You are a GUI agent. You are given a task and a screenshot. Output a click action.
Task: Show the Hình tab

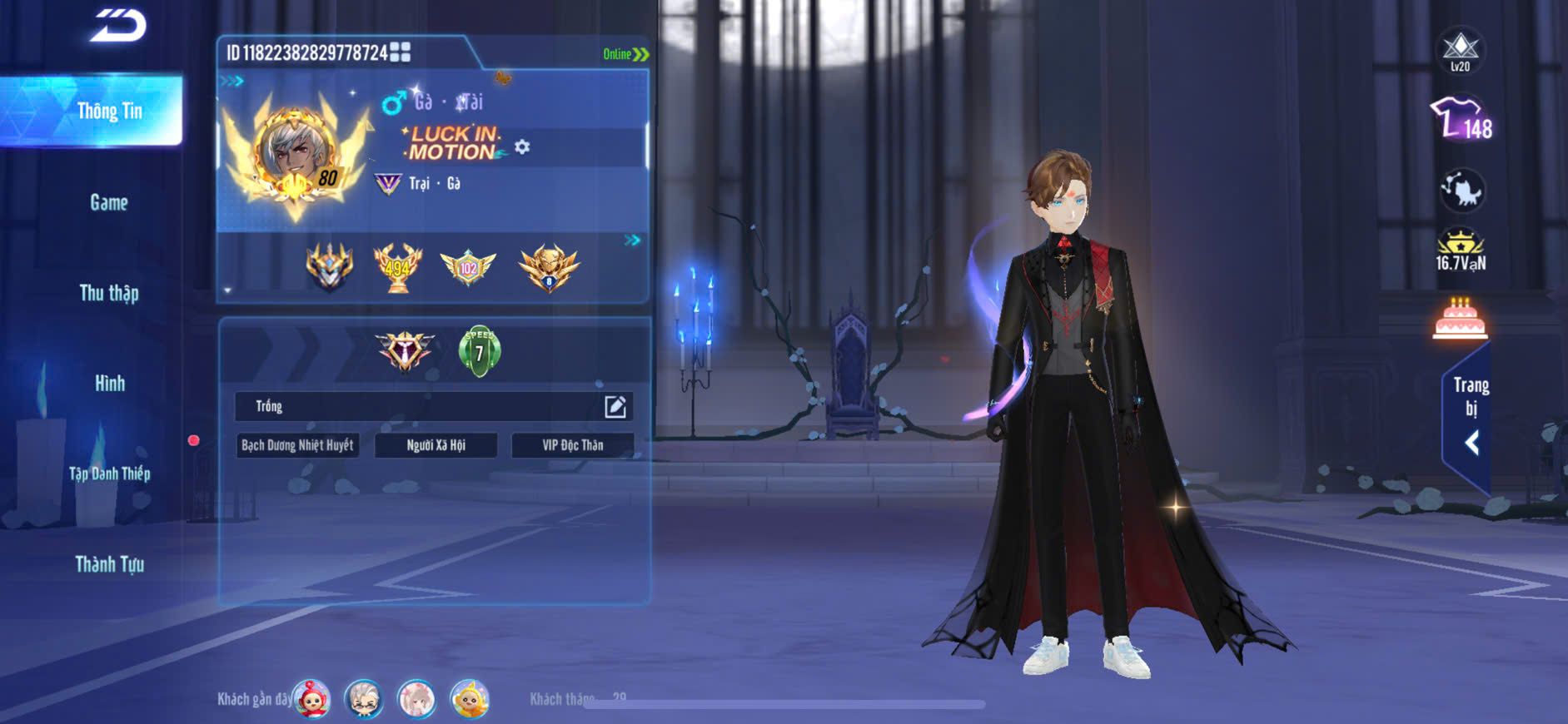click(109, 384)
